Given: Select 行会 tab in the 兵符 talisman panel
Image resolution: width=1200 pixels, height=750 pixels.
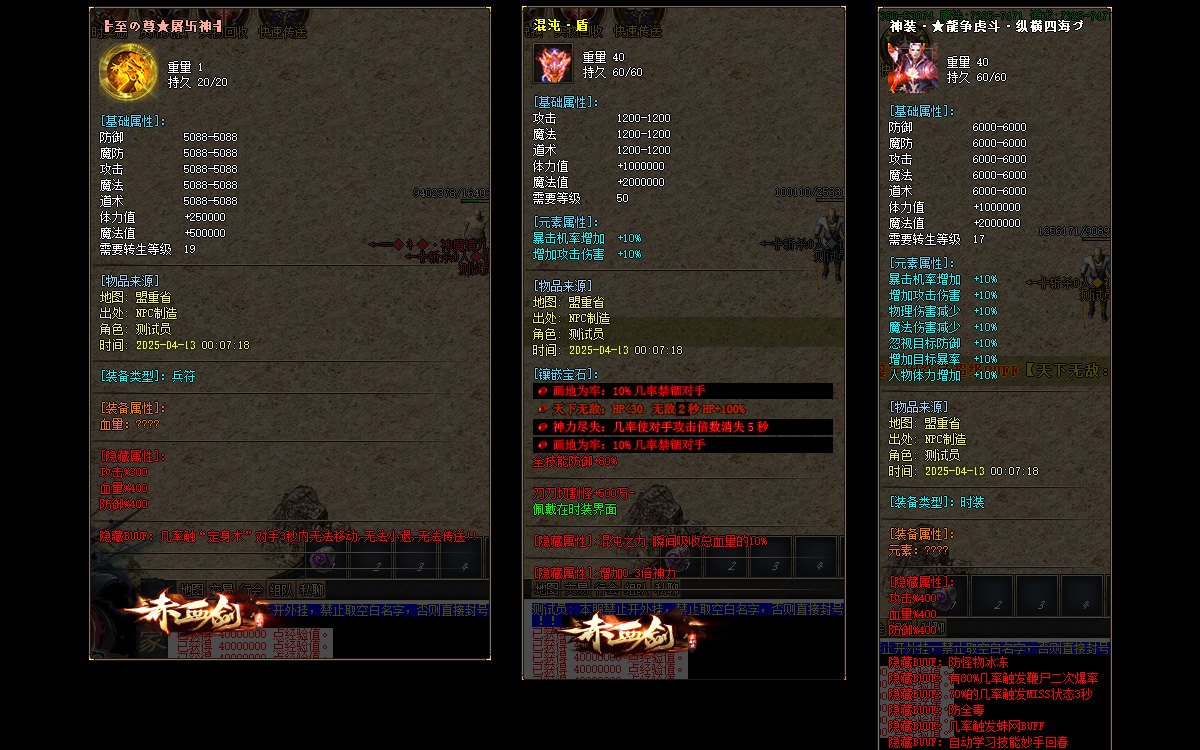Looking at the screenshot, I should pos(252,589).
